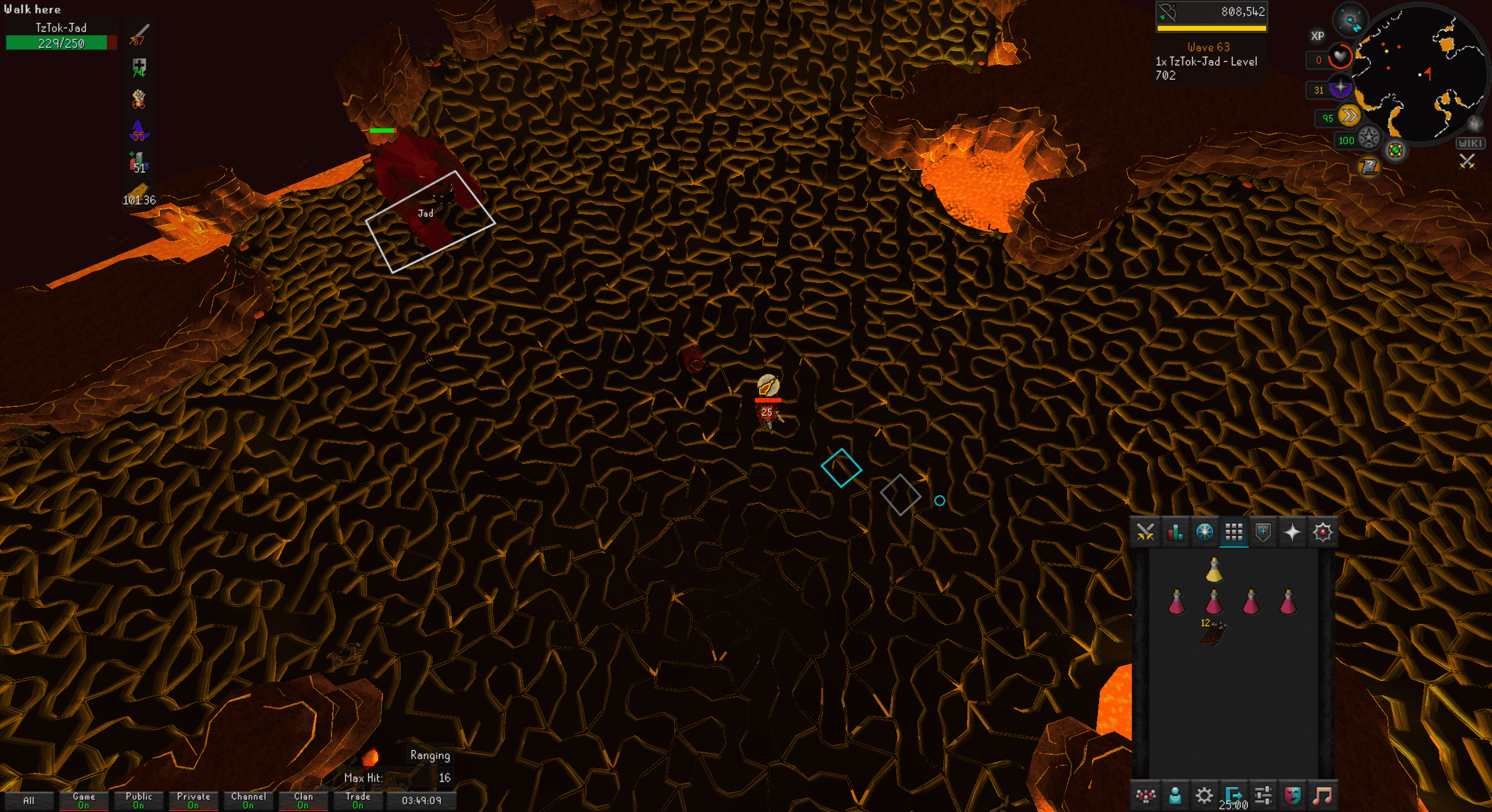
Task: Open the Logout tab
Action: (x=1234, y=796)
